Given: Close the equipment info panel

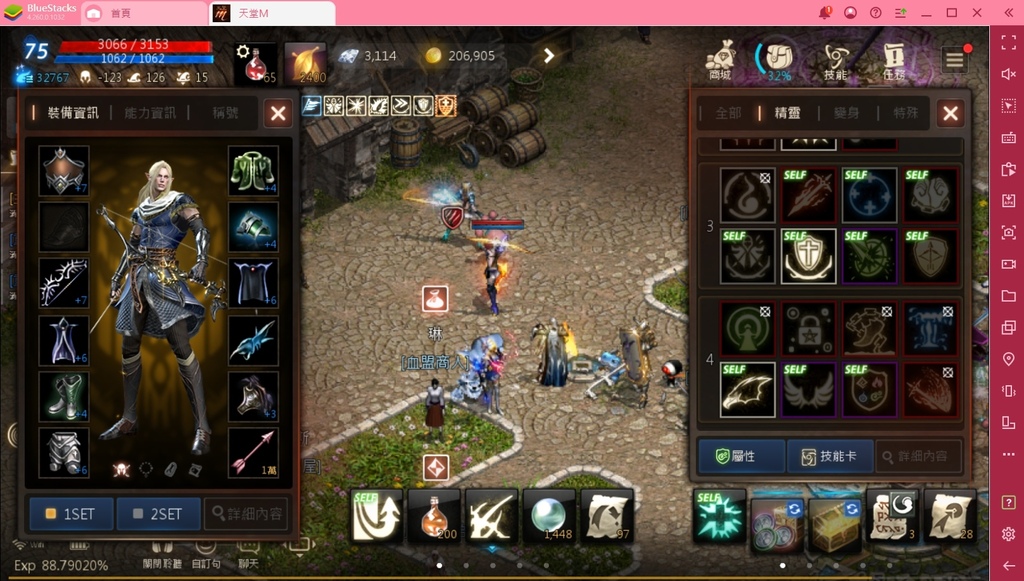Looking at the screenshot, I should coord(279,113).
